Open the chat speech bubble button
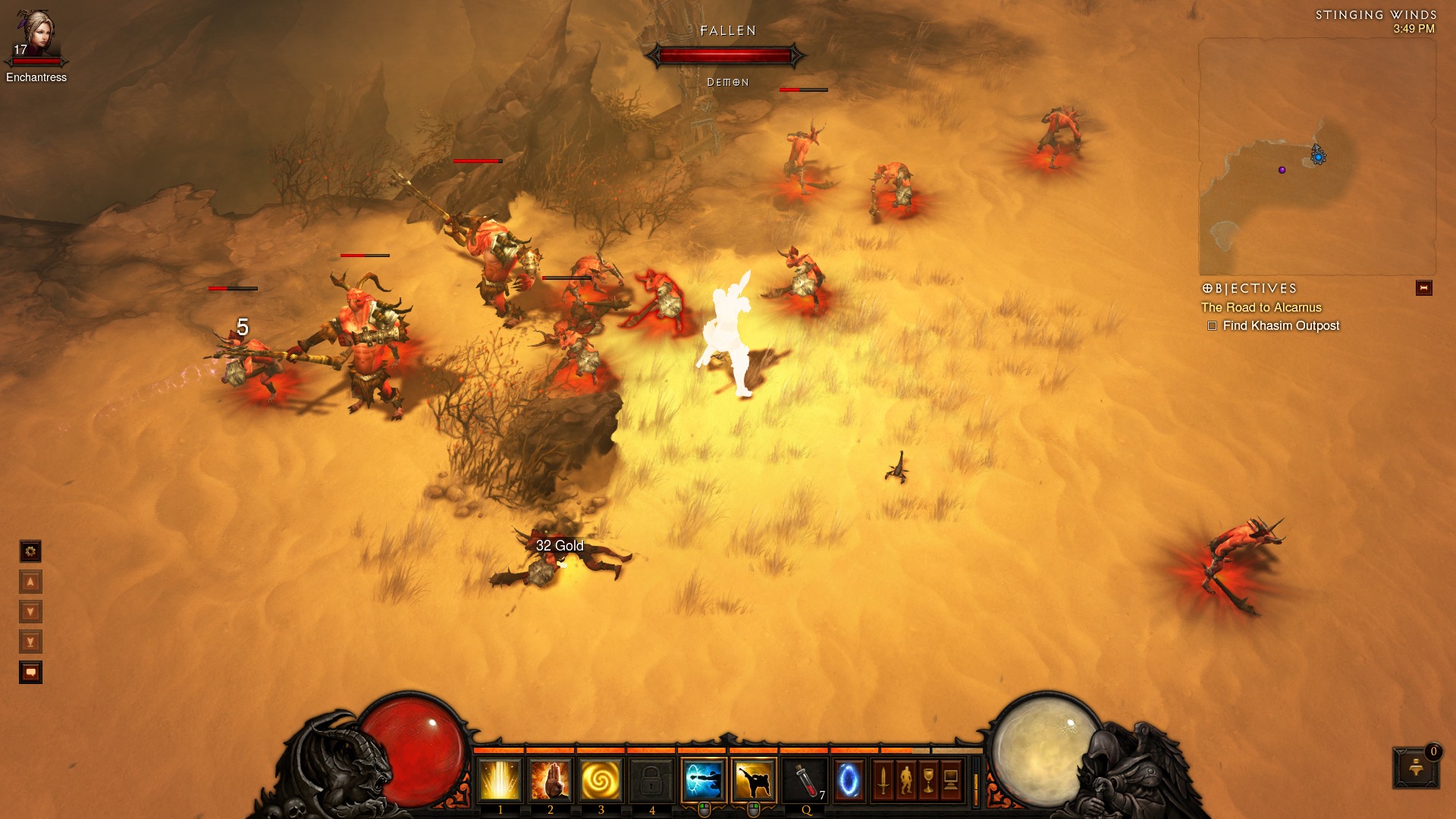Viewport: 1456px width, 819px height. pos(30,673)
